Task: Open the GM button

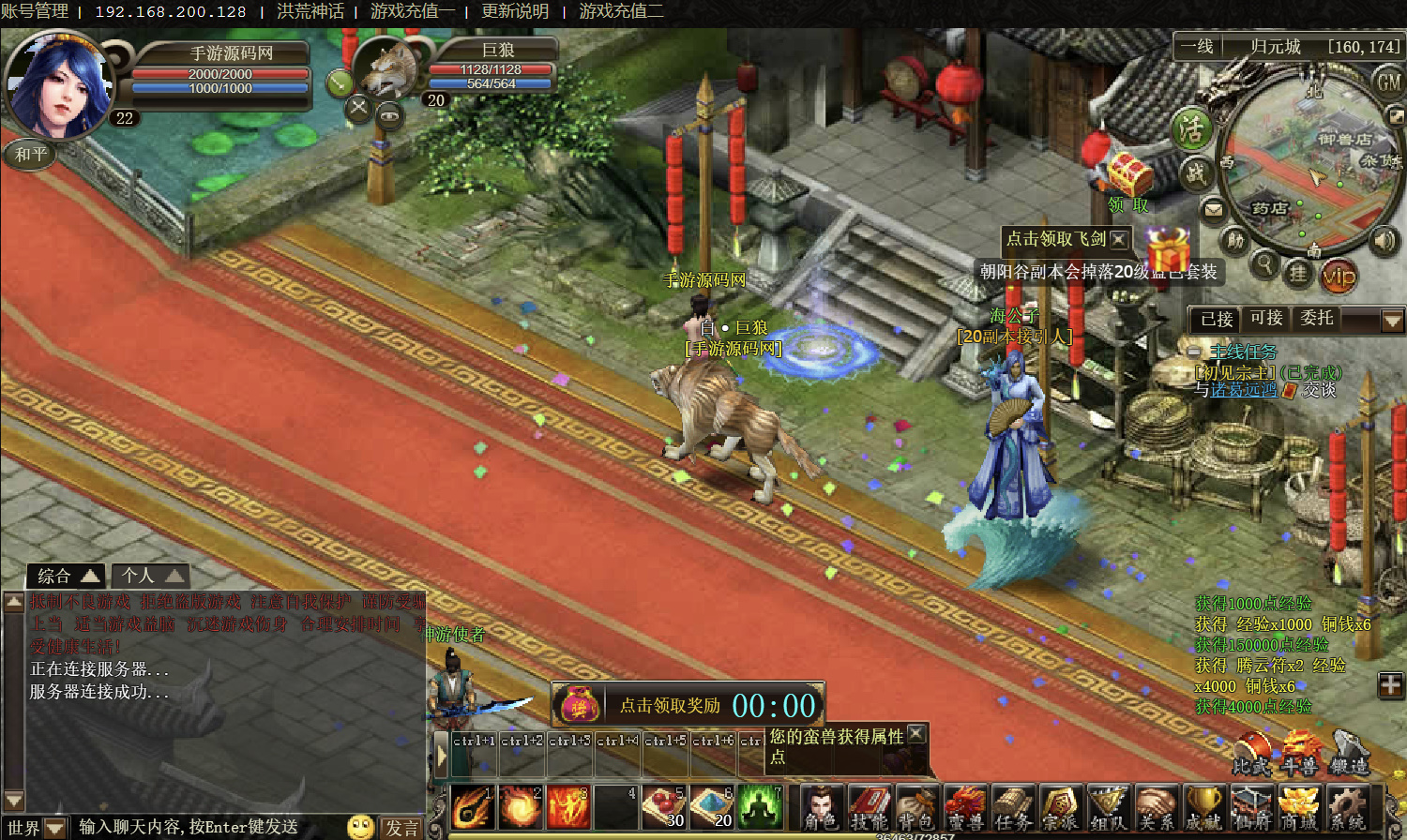Action: (x=1389, y=82)
